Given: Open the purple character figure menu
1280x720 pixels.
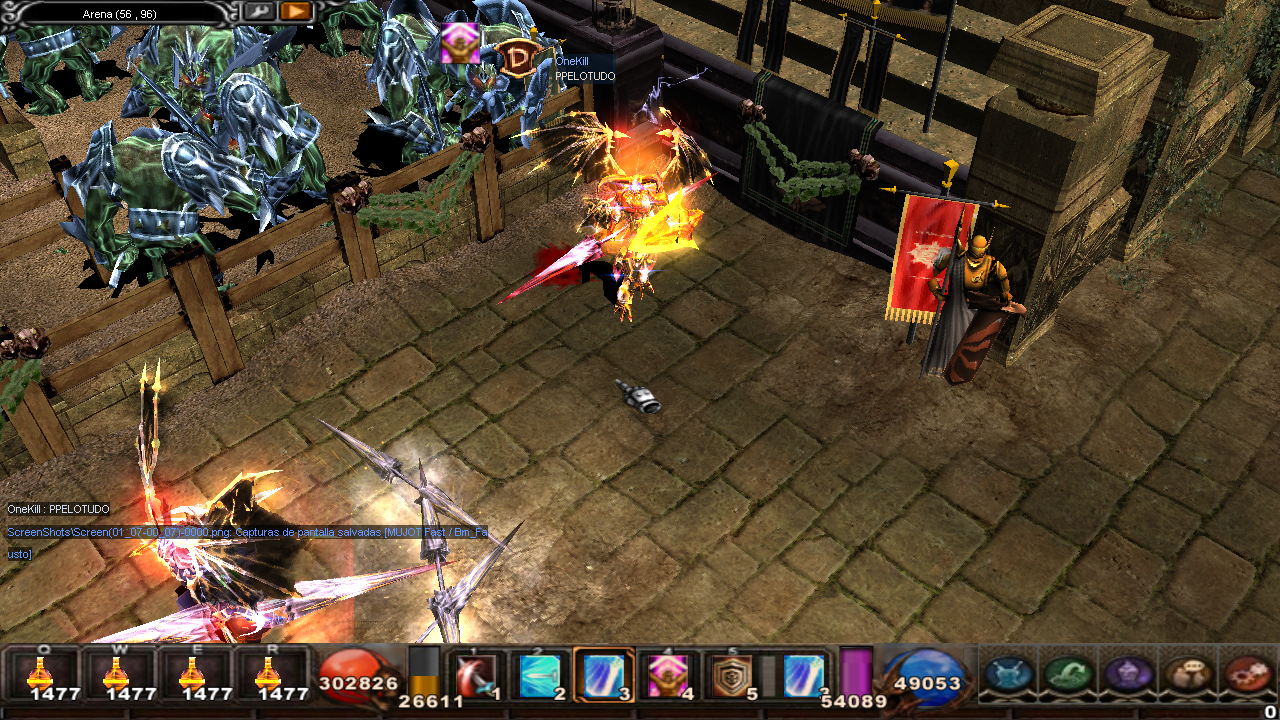Looking at the screenshot, I should click(x=1128, y=673).
